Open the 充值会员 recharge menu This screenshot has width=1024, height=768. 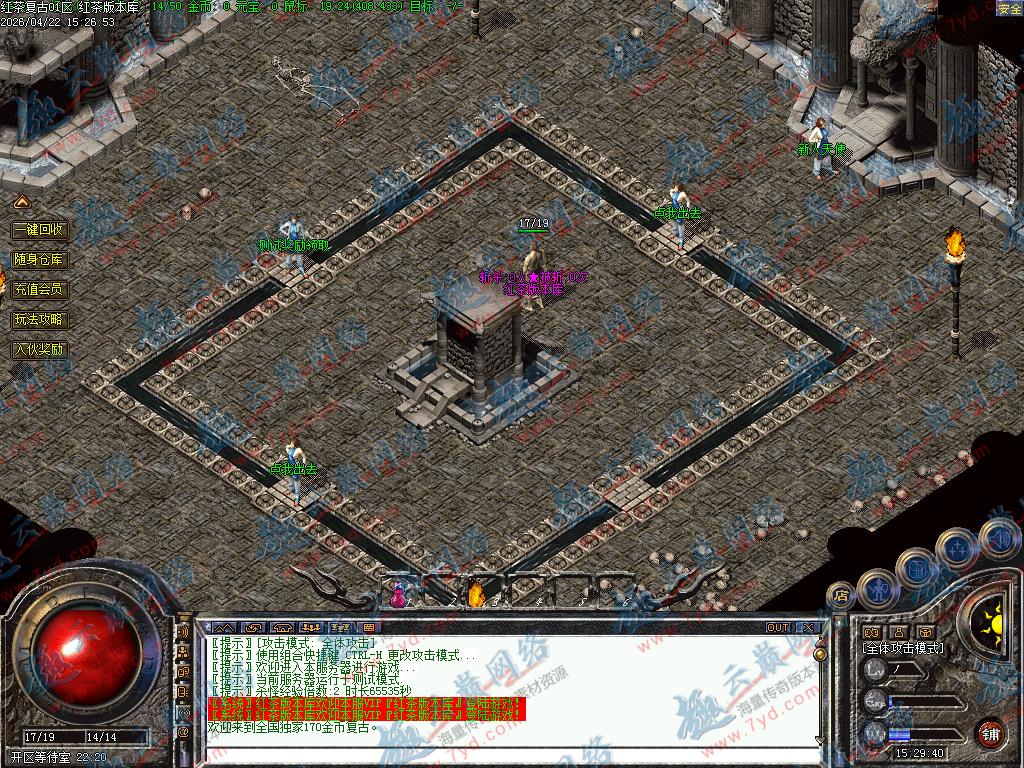[x=39, y=289]
